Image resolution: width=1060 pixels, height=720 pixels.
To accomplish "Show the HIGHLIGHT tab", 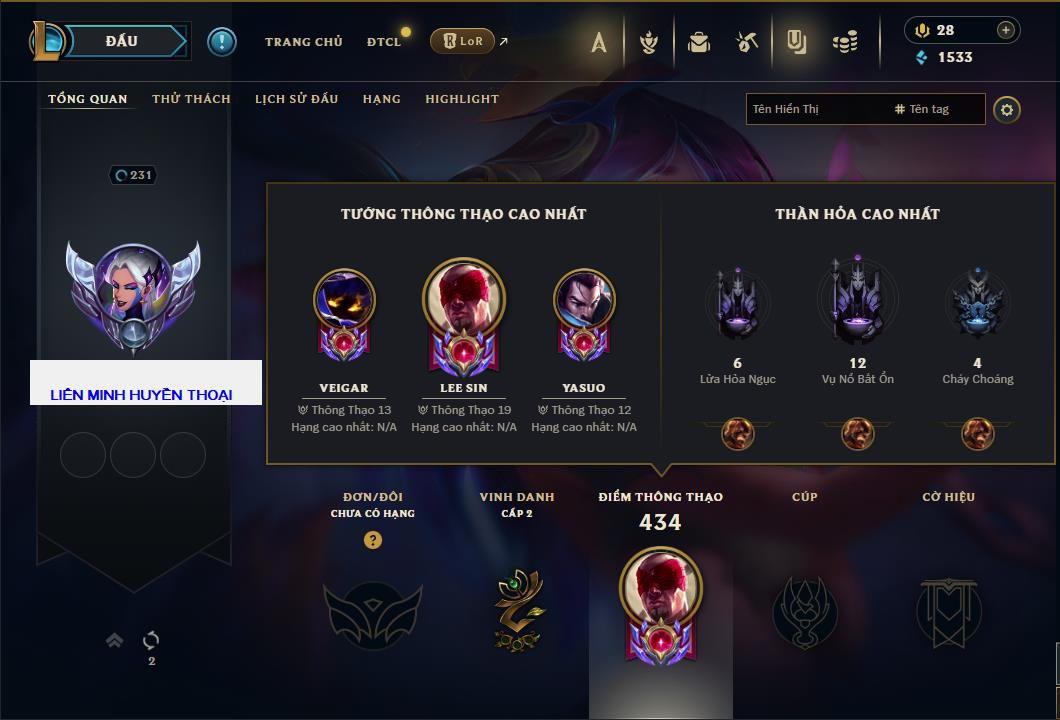I will 461,99.
